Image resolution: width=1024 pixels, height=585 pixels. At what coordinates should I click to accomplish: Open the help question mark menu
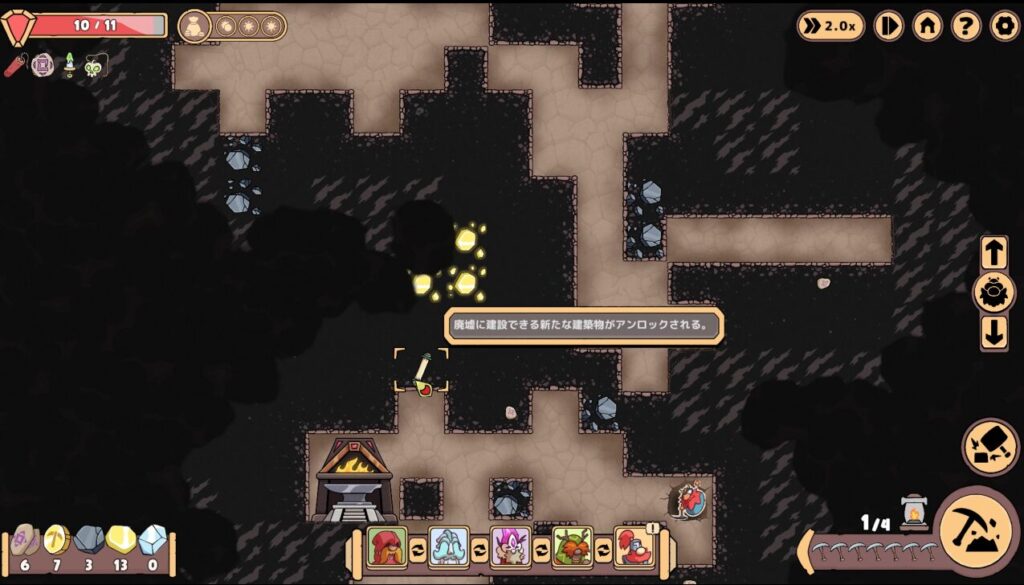tap(965, 25)
